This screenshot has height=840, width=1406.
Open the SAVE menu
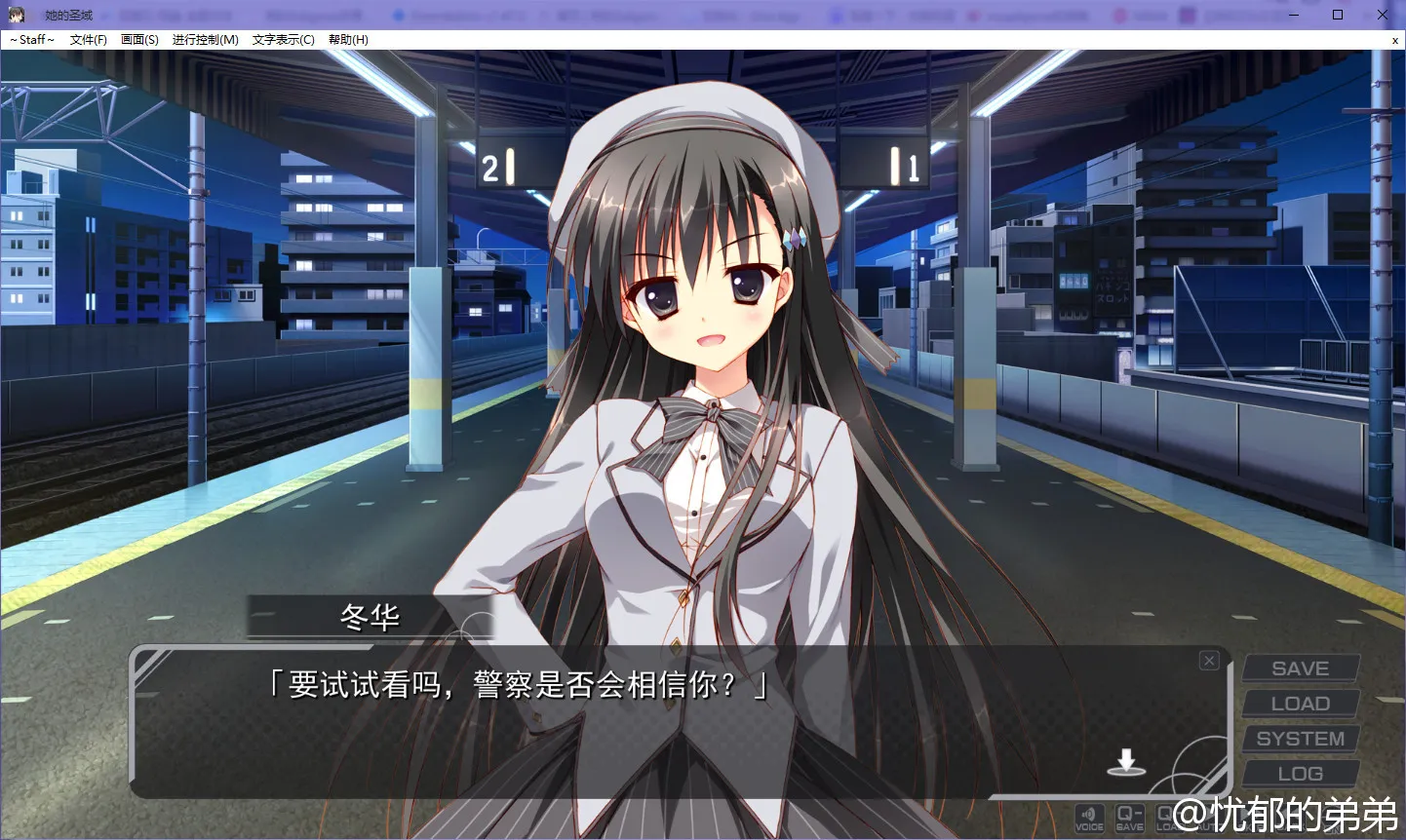1300,668
